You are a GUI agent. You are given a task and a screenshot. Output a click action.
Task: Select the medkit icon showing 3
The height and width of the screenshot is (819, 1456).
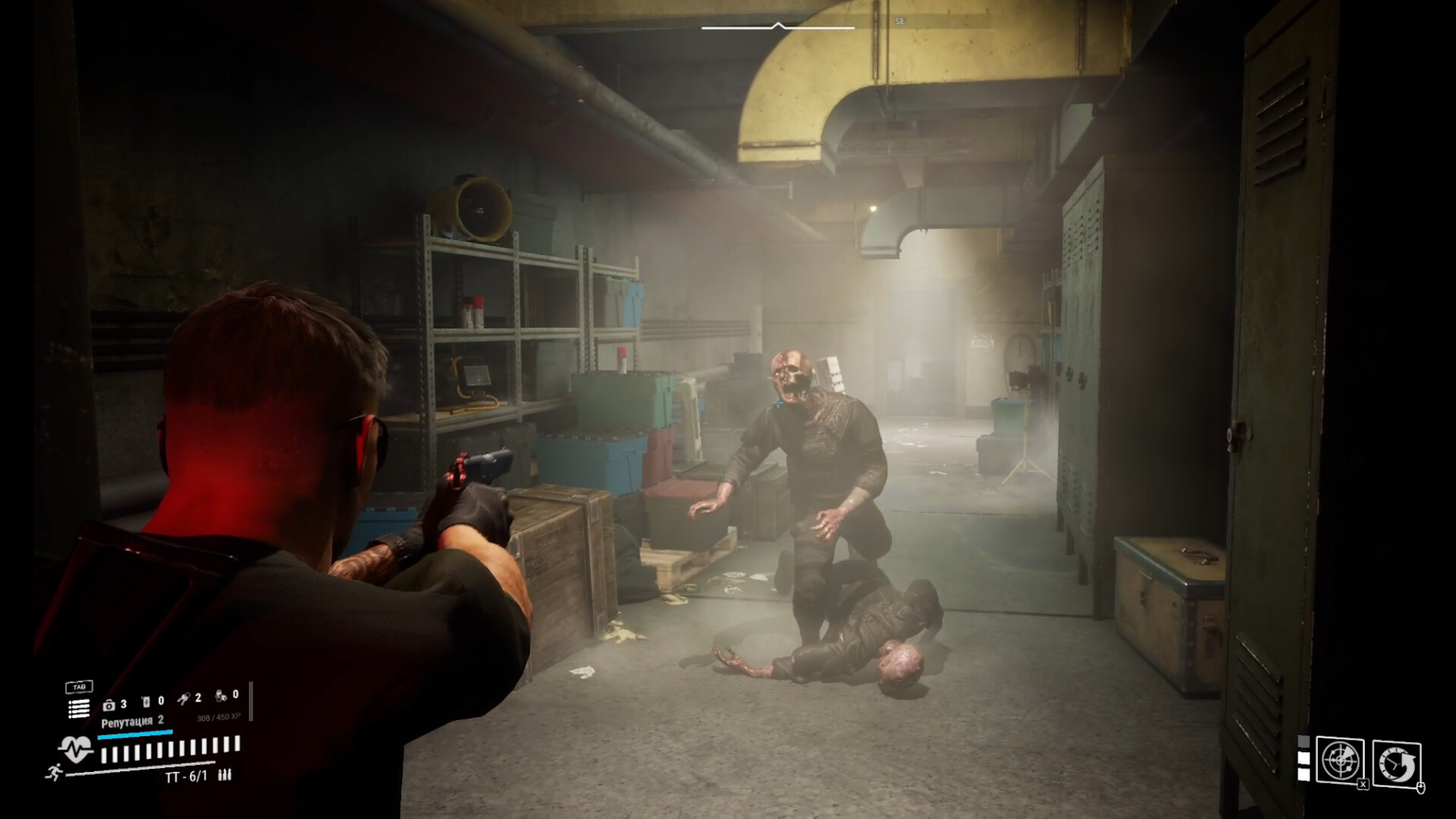tap(108, 706)
